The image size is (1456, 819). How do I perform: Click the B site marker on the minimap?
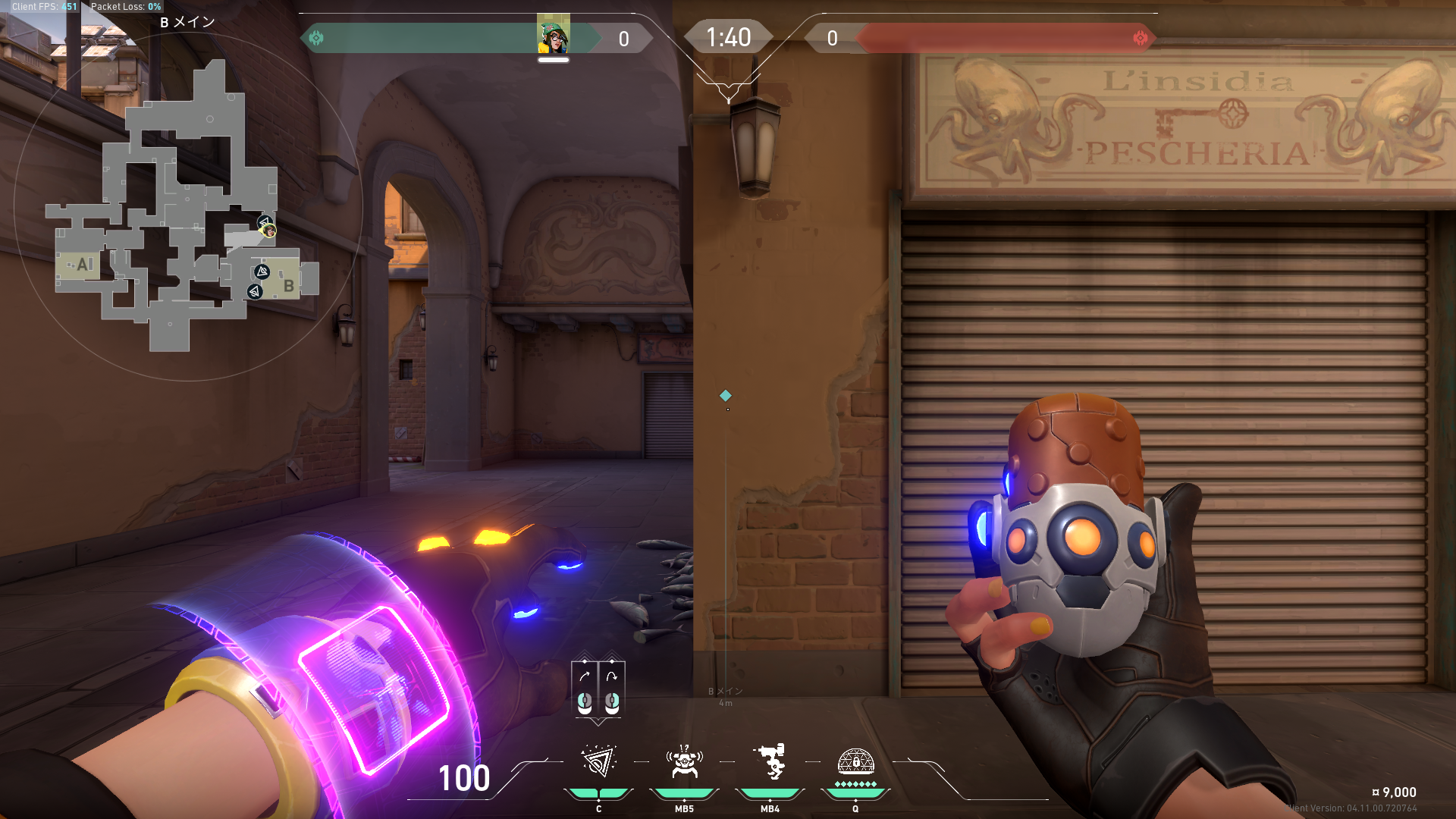click(288, 286)
